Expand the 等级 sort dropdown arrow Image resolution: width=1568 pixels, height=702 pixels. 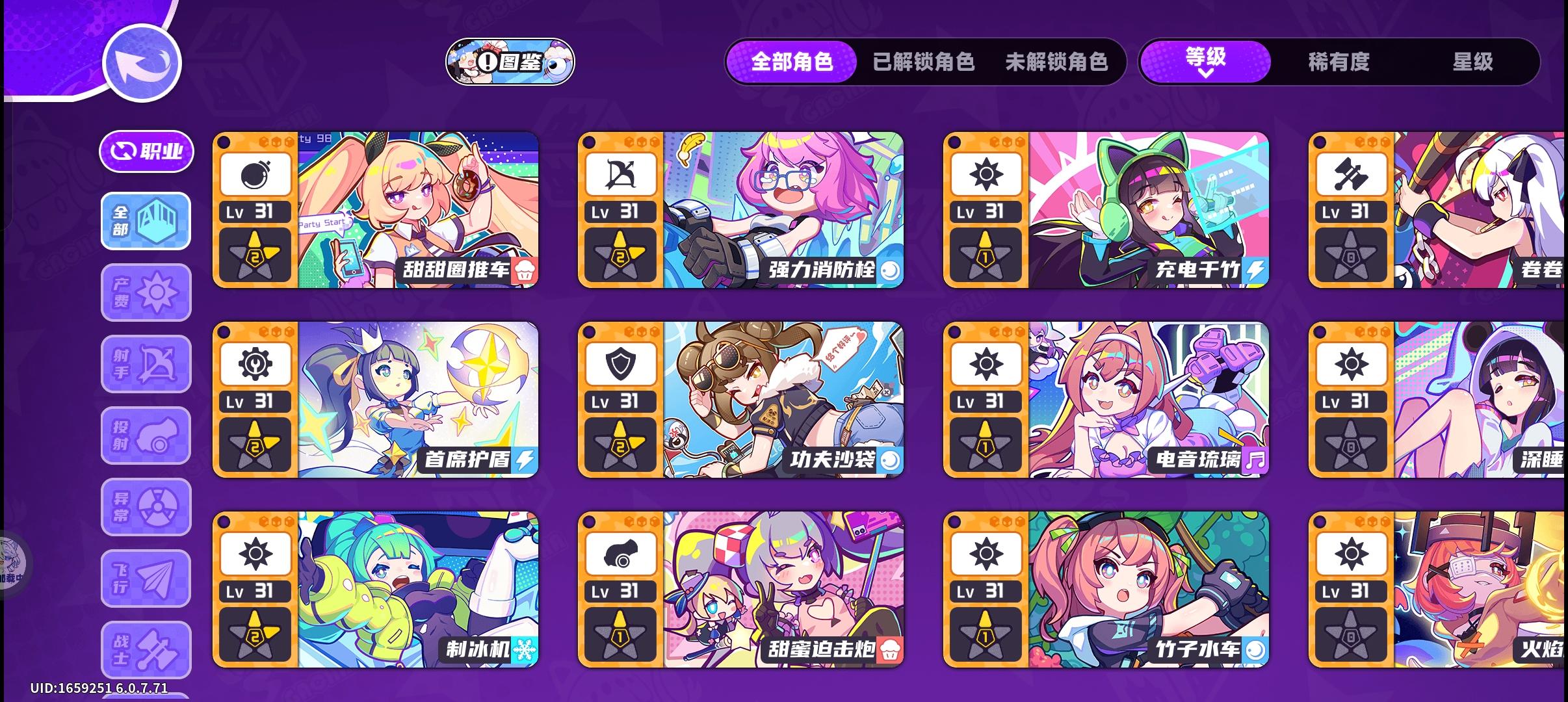pos(1207,73)
